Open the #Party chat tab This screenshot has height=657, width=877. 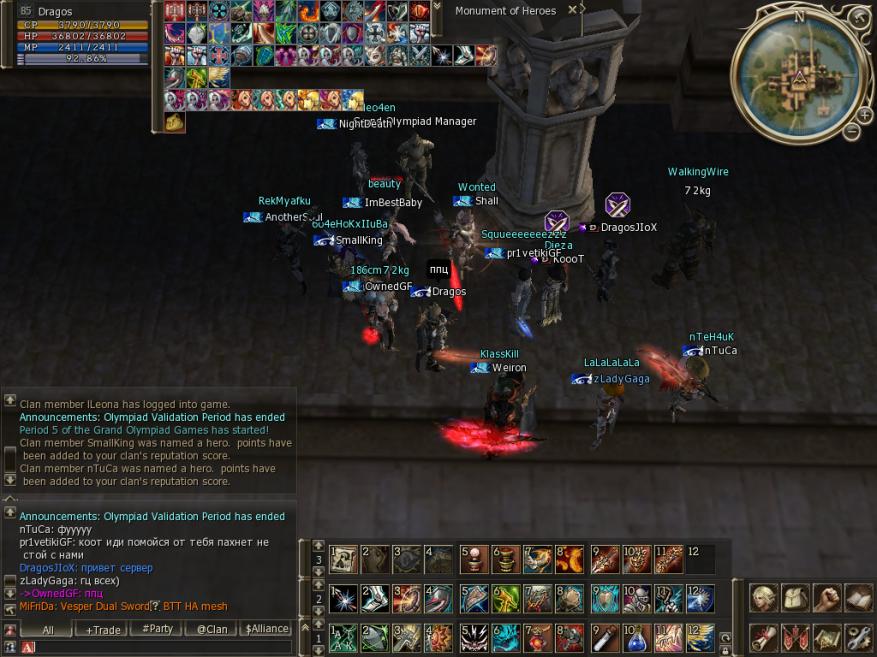click(157, 630)
